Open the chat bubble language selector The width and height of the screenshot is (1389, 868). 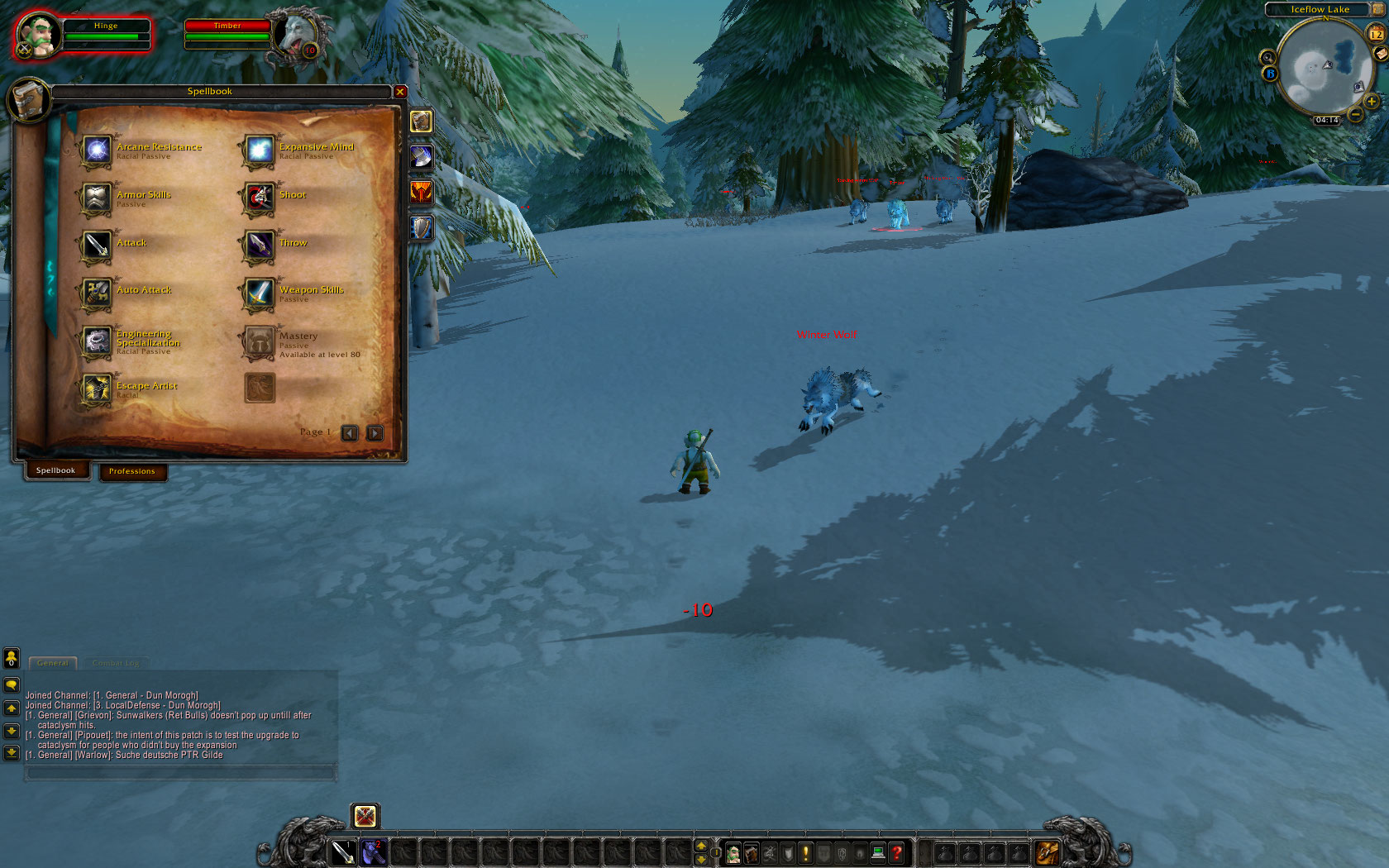tap(12, 684)
